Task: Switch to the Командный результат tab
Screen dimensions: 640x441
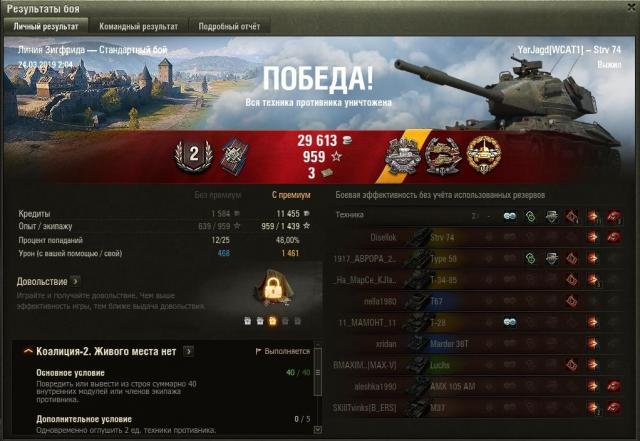Action: coord(139,26)
